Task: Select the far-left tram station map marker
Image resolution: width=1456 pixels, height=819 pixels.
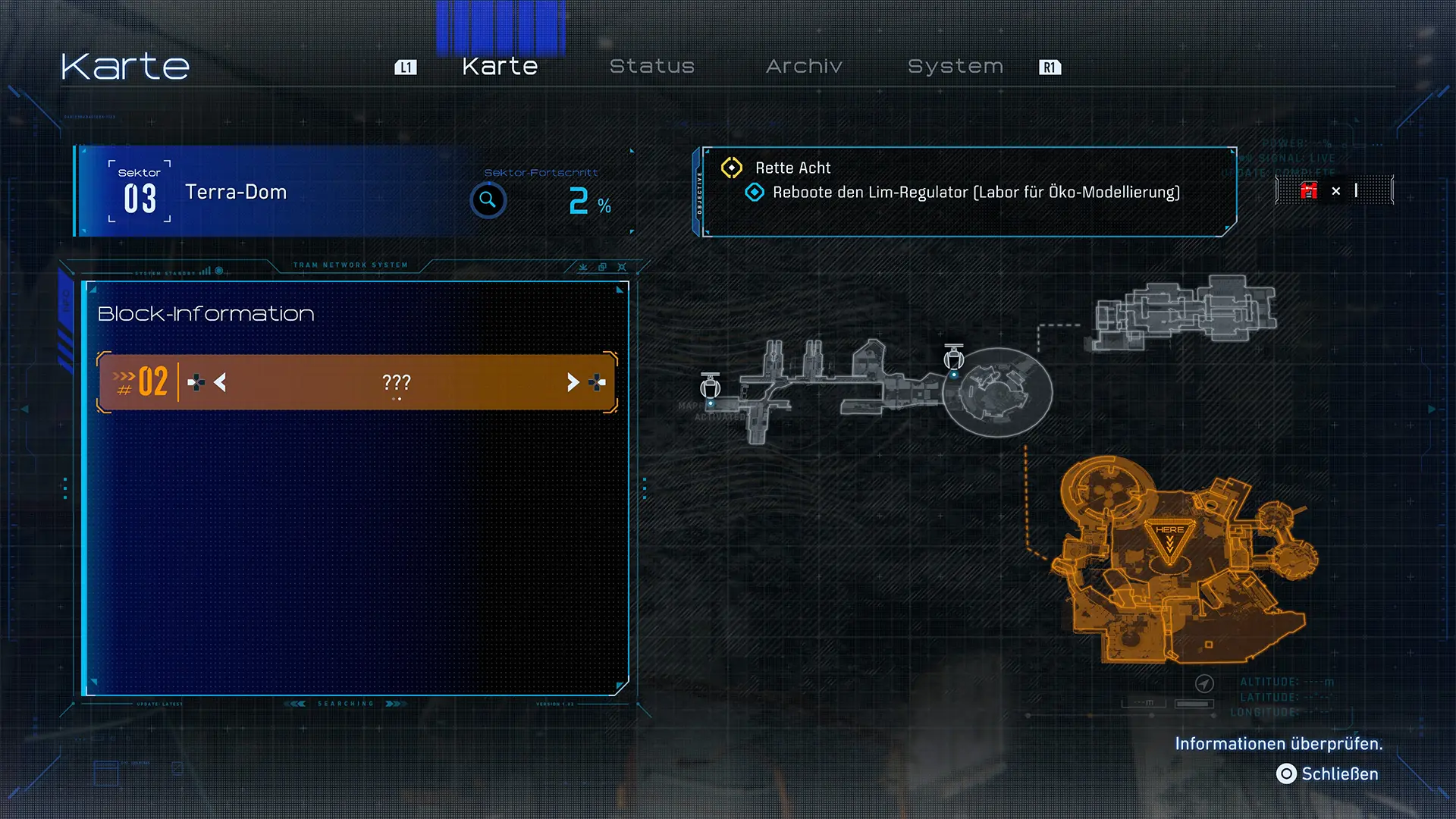Action: [710, 387]
